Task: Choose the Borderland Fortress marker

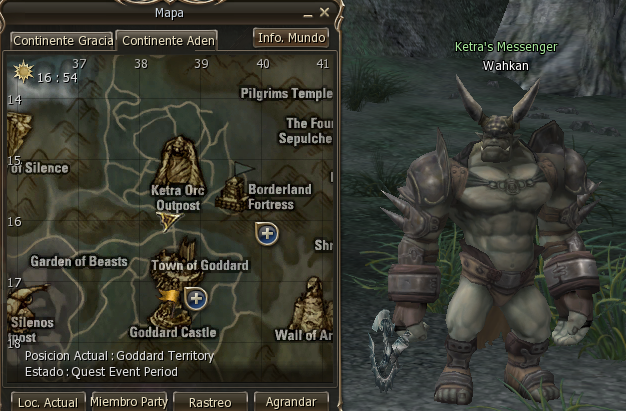Action: 234,190
